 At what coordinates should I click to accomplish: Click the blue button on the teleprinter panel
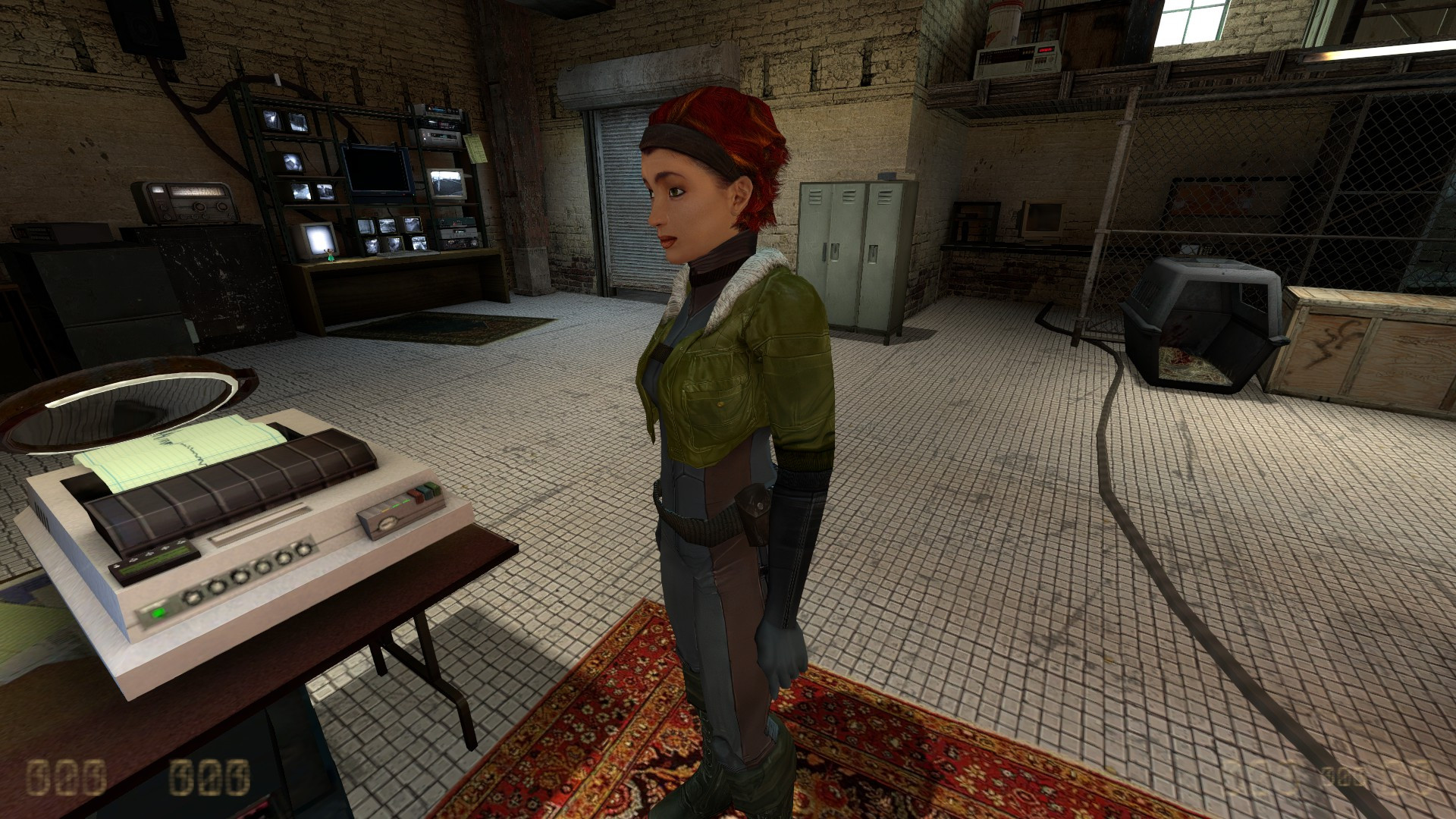[425, 491]
